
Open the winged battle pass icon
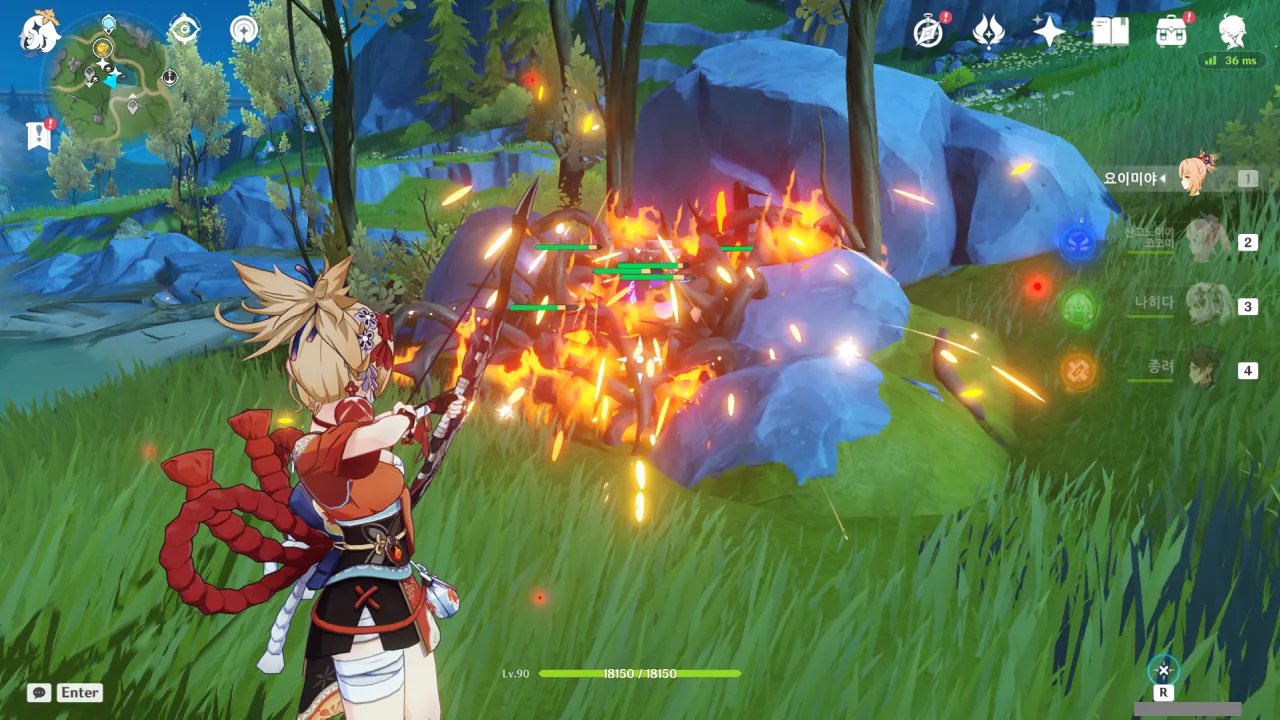point(989,32)
